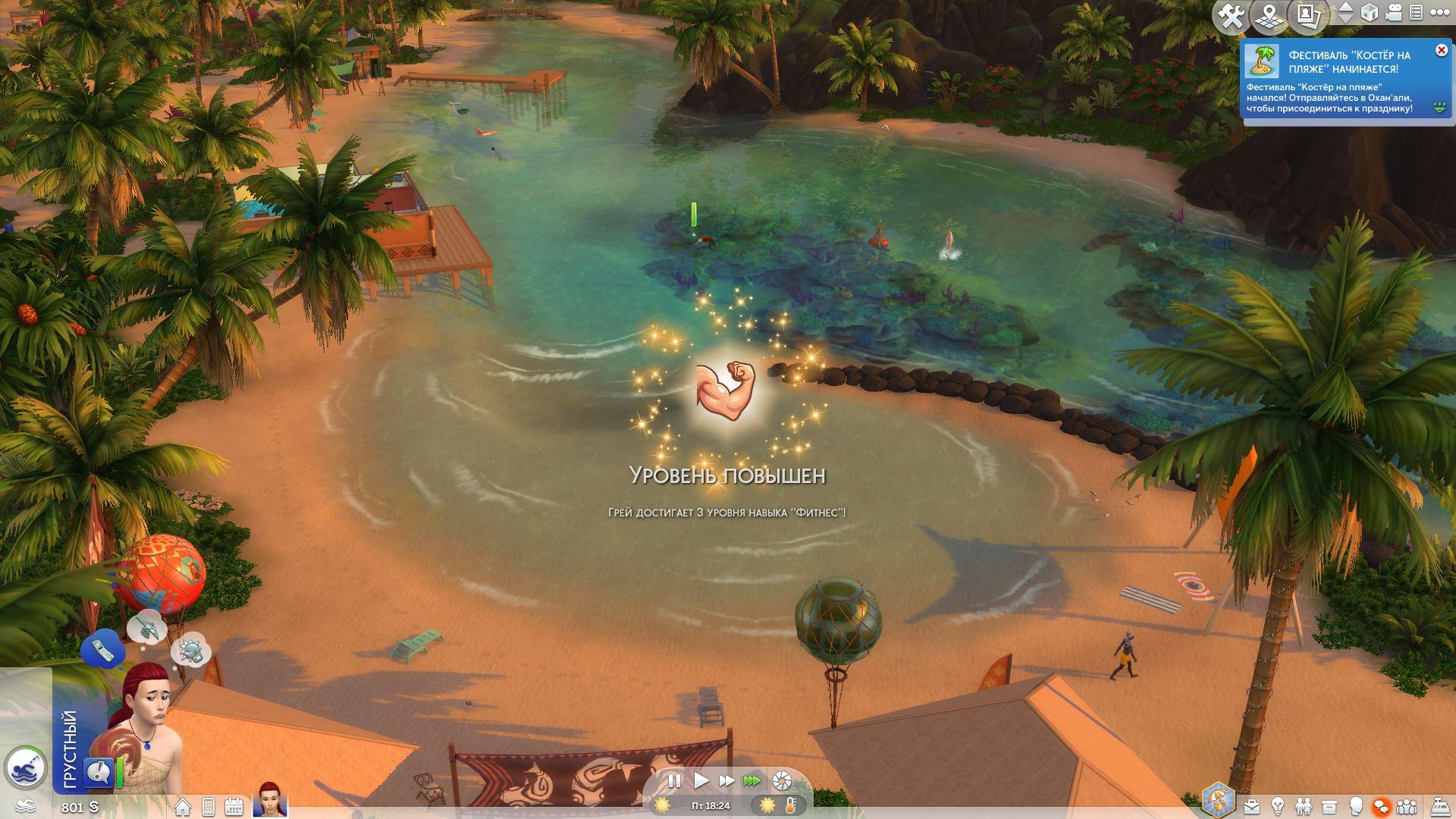Open the highlighted orange relationships panel

[x=1381, y=806]
